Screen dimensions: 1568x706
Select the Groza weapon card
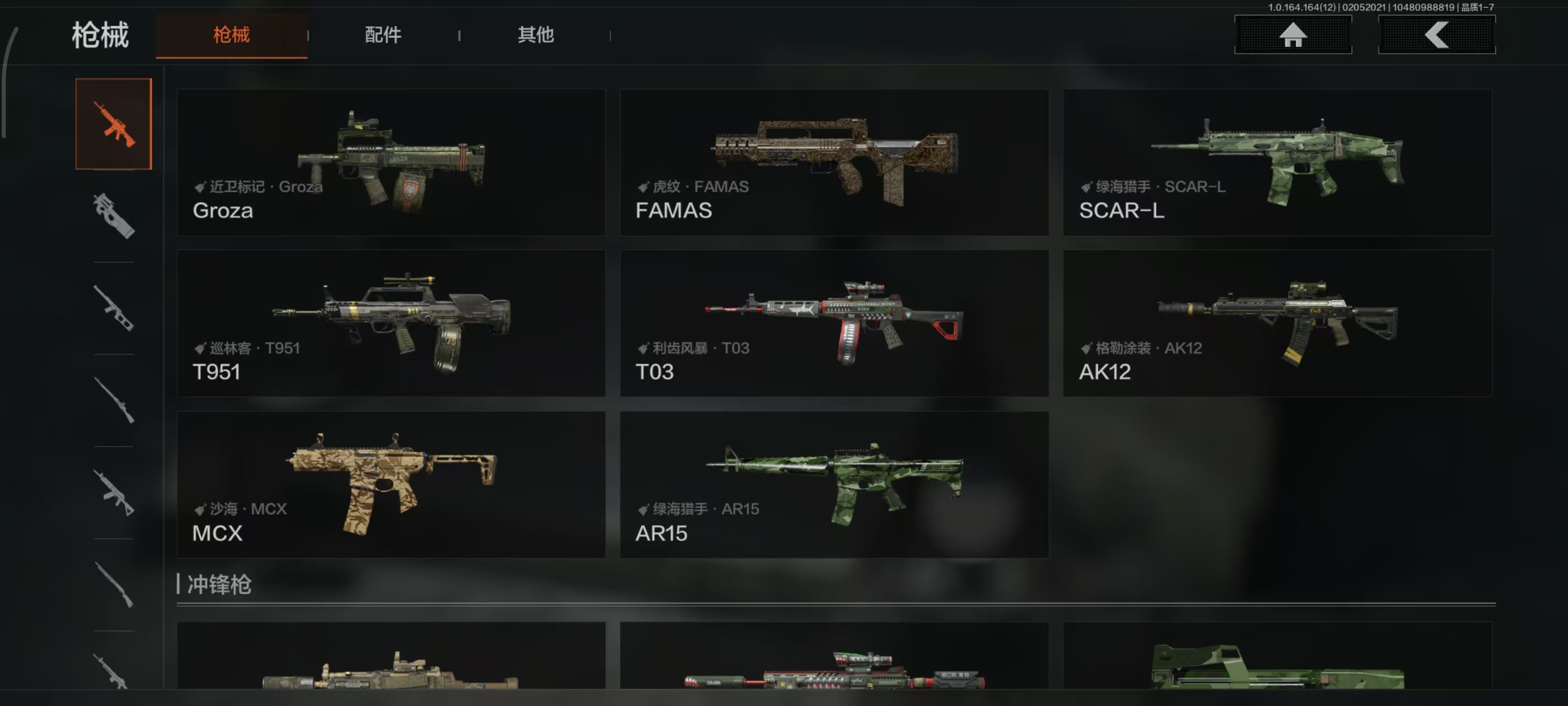pyautogui.click(x=391, y=163)
